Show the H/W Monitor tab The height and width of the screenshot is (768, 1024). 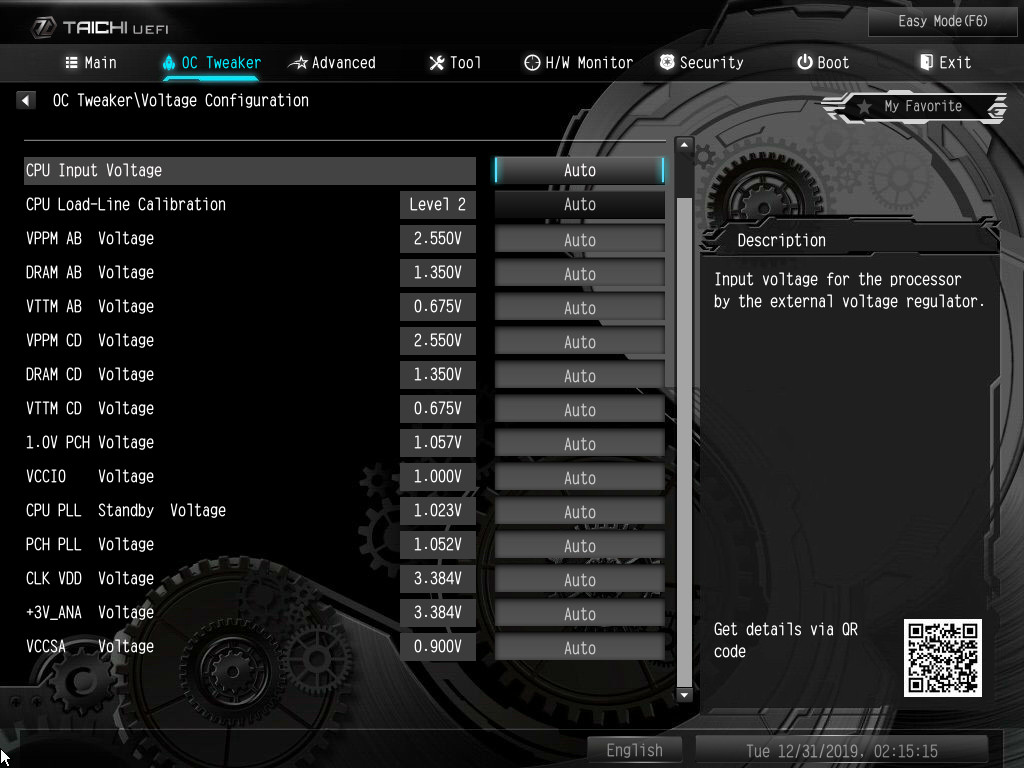(x=578, y=62)
